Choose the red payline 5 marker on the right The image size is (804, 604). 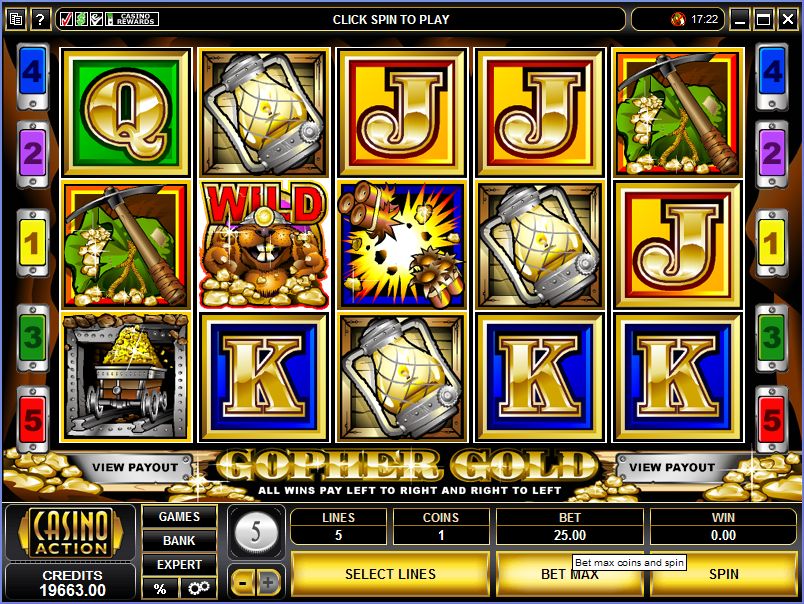(771, 417)
